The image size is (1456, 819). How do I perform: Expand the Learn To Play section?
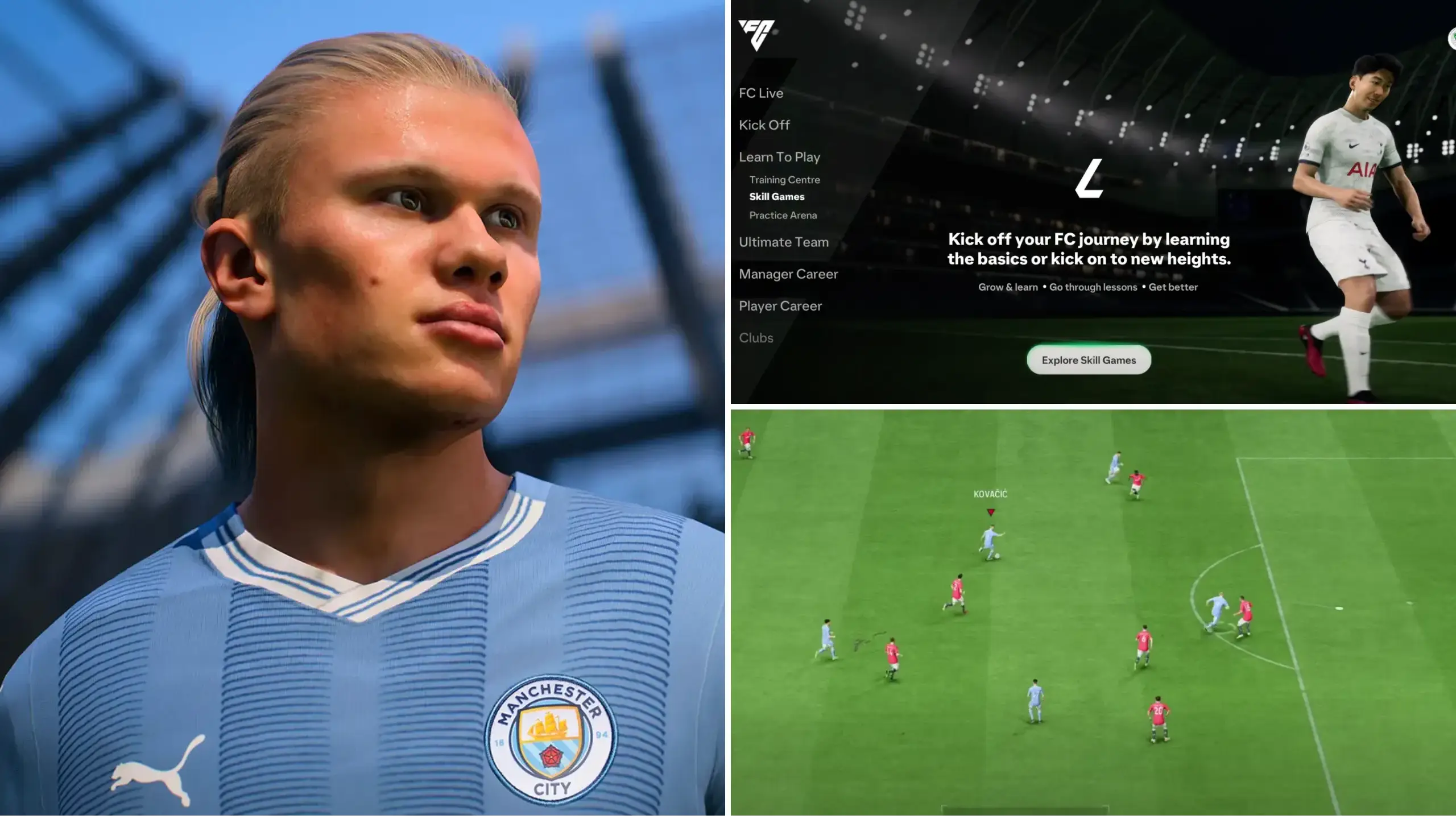tap(779, 157)
